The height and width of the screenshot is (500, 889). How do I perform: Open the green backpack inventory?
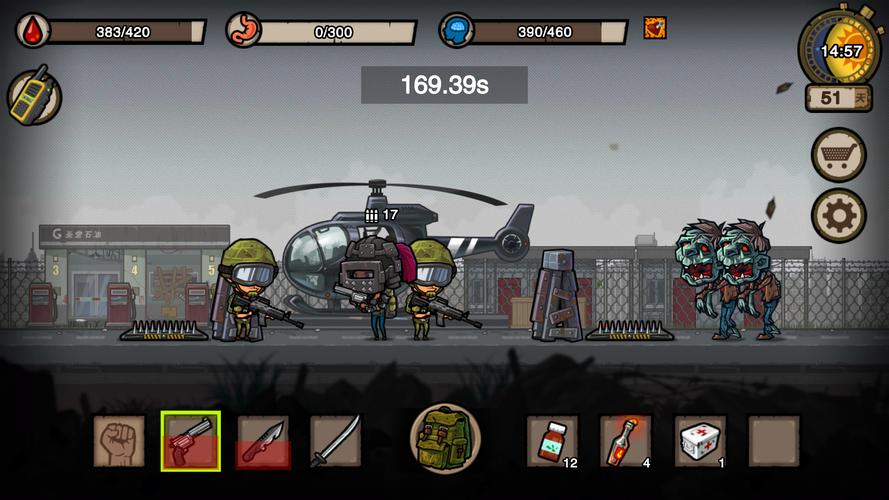tap(445, 439)
